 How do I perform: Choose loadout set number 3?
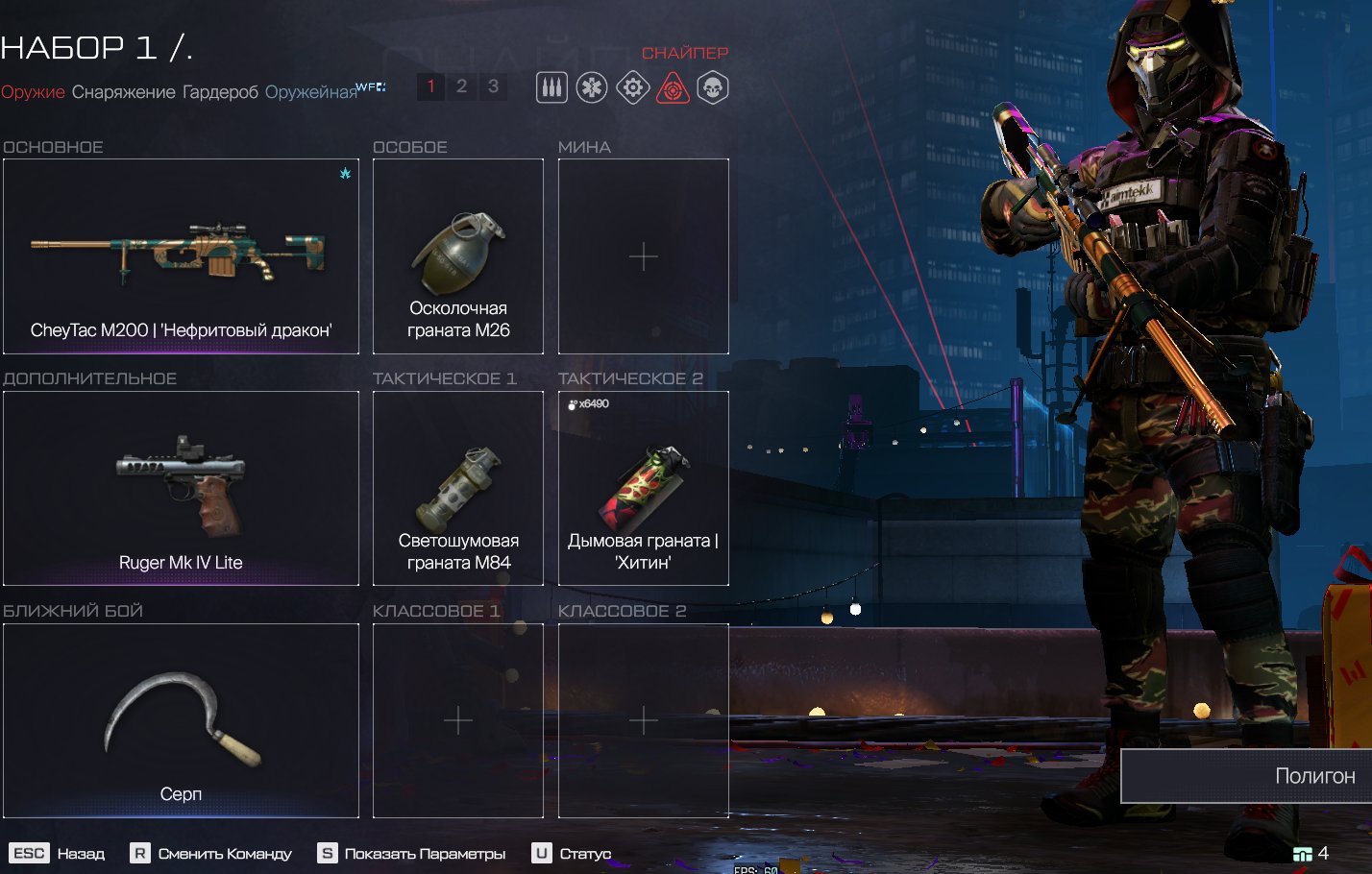493,87
